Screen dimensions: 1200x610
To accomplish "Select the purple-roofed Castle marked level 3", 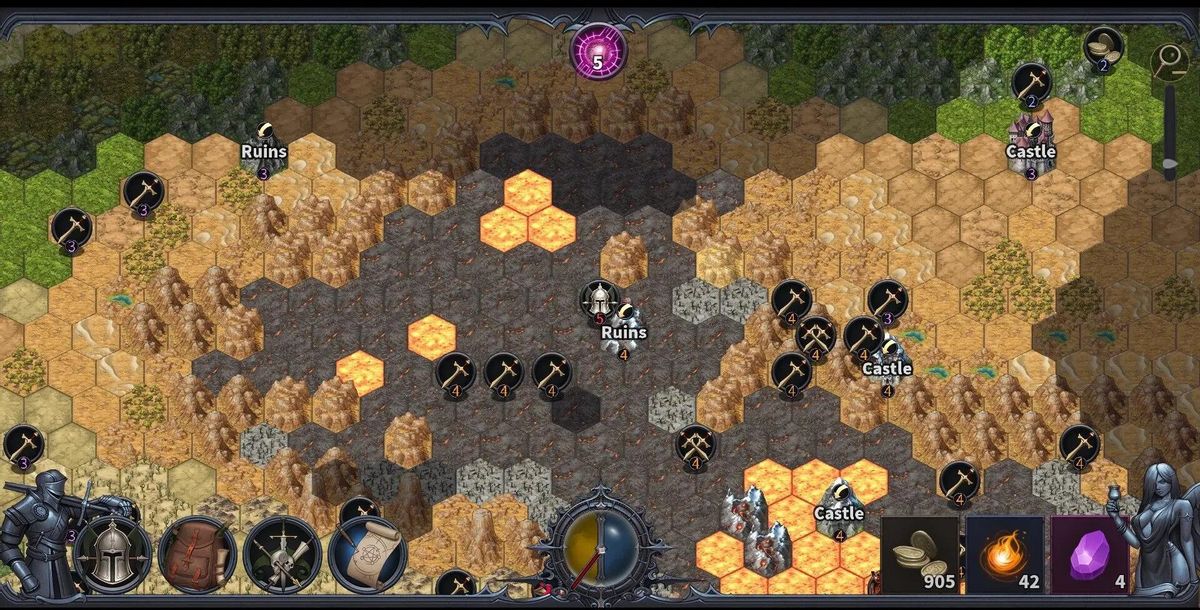I will pyautogui.click(x=1031, y=140).
